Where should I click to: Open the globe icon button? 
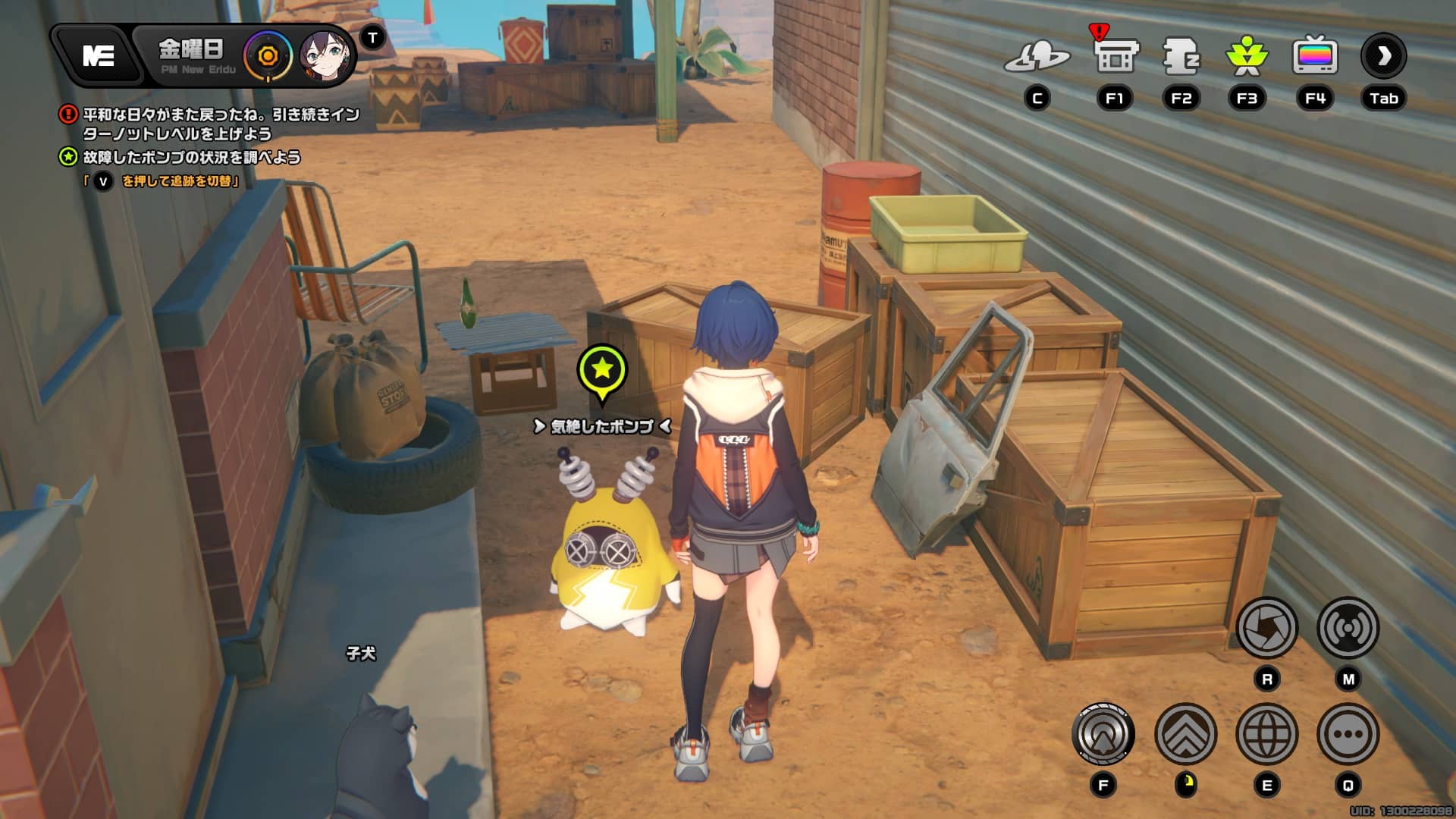(x=1266, y=734)
